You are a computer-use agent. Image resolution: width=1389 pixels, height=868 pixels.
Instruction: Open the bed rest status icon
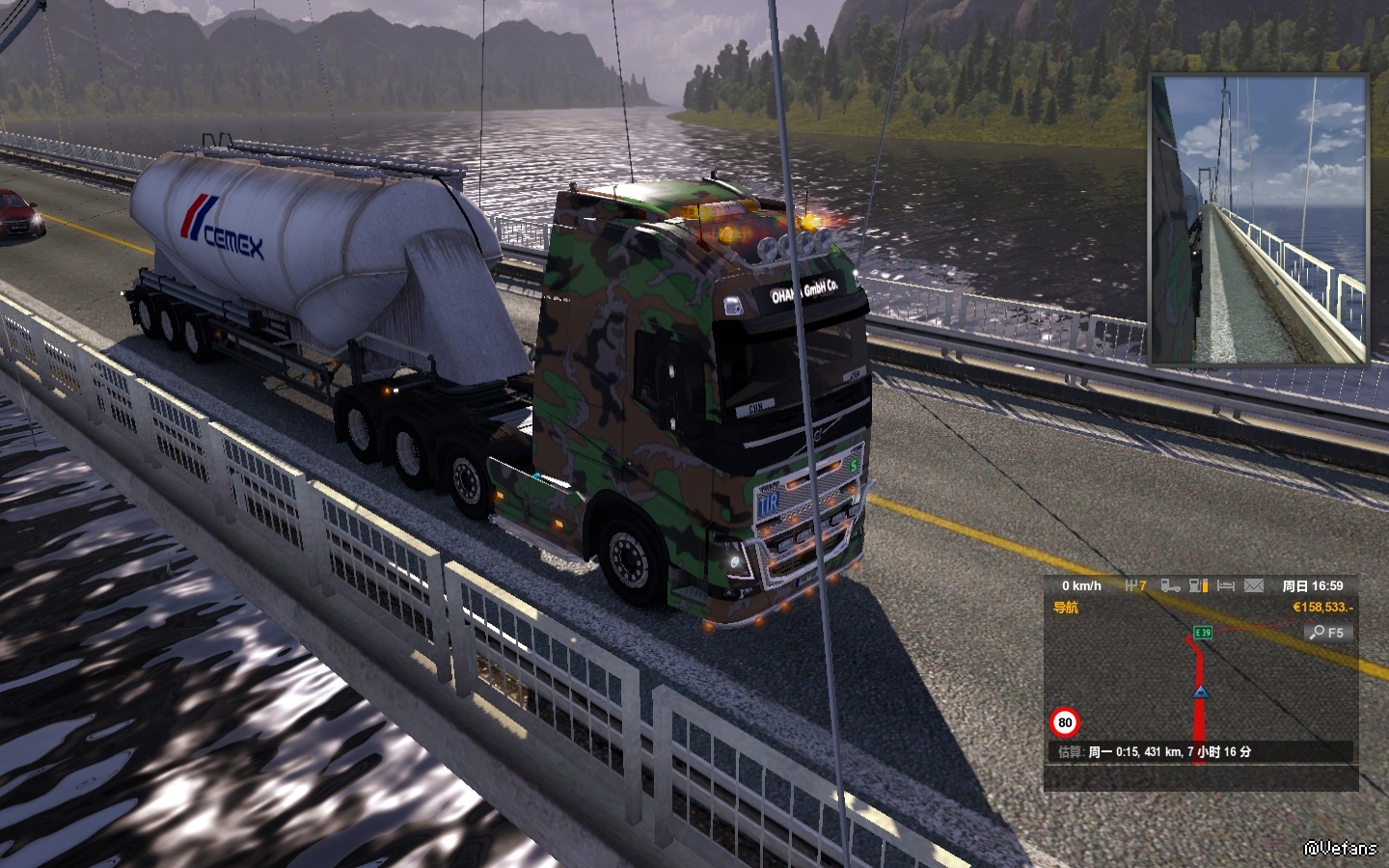[x=1226, y=585]
